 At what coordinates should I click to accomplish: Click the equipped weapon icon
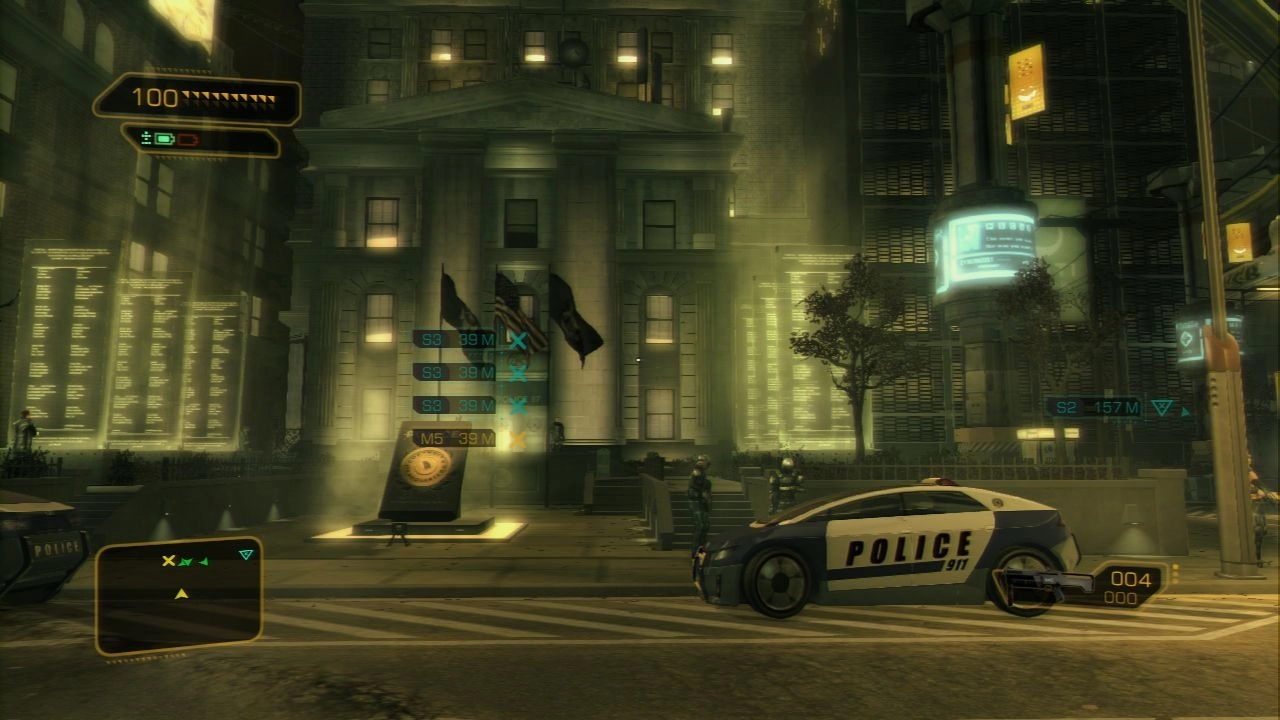tap(1040, 583)
